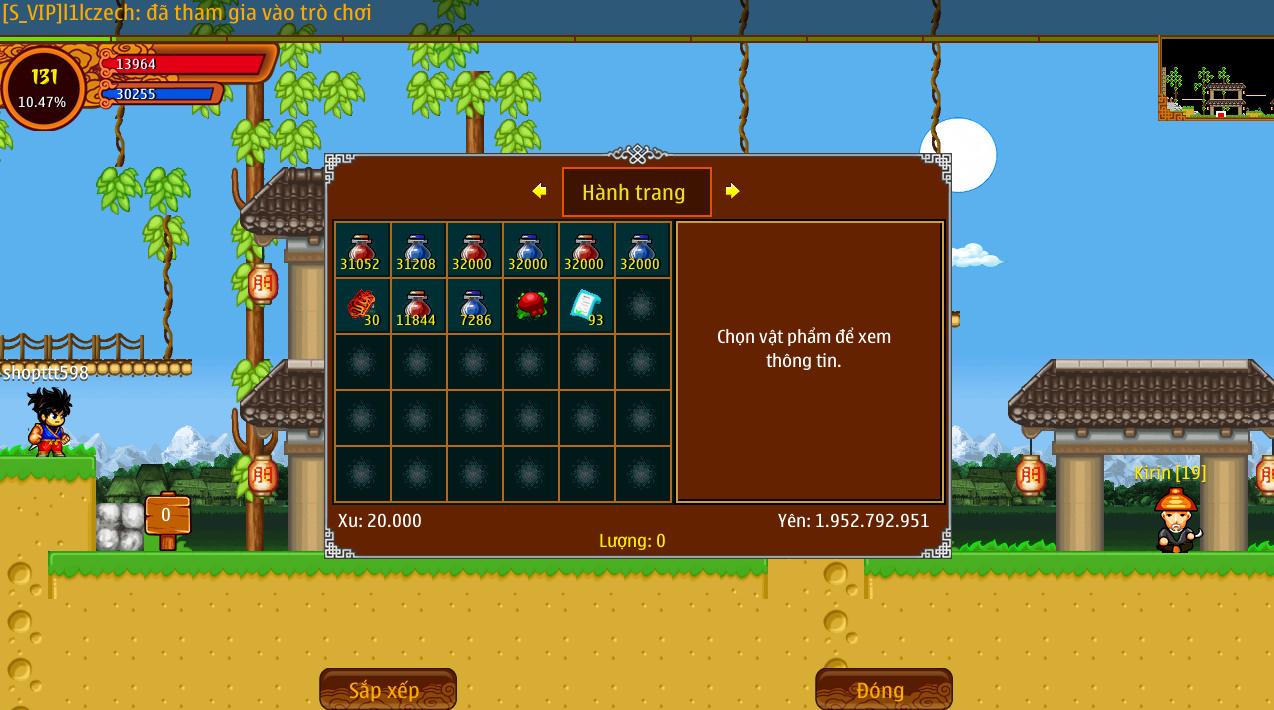Select the red potion stack of 31052
The image size is (1274, 710).
pos(362,250)
